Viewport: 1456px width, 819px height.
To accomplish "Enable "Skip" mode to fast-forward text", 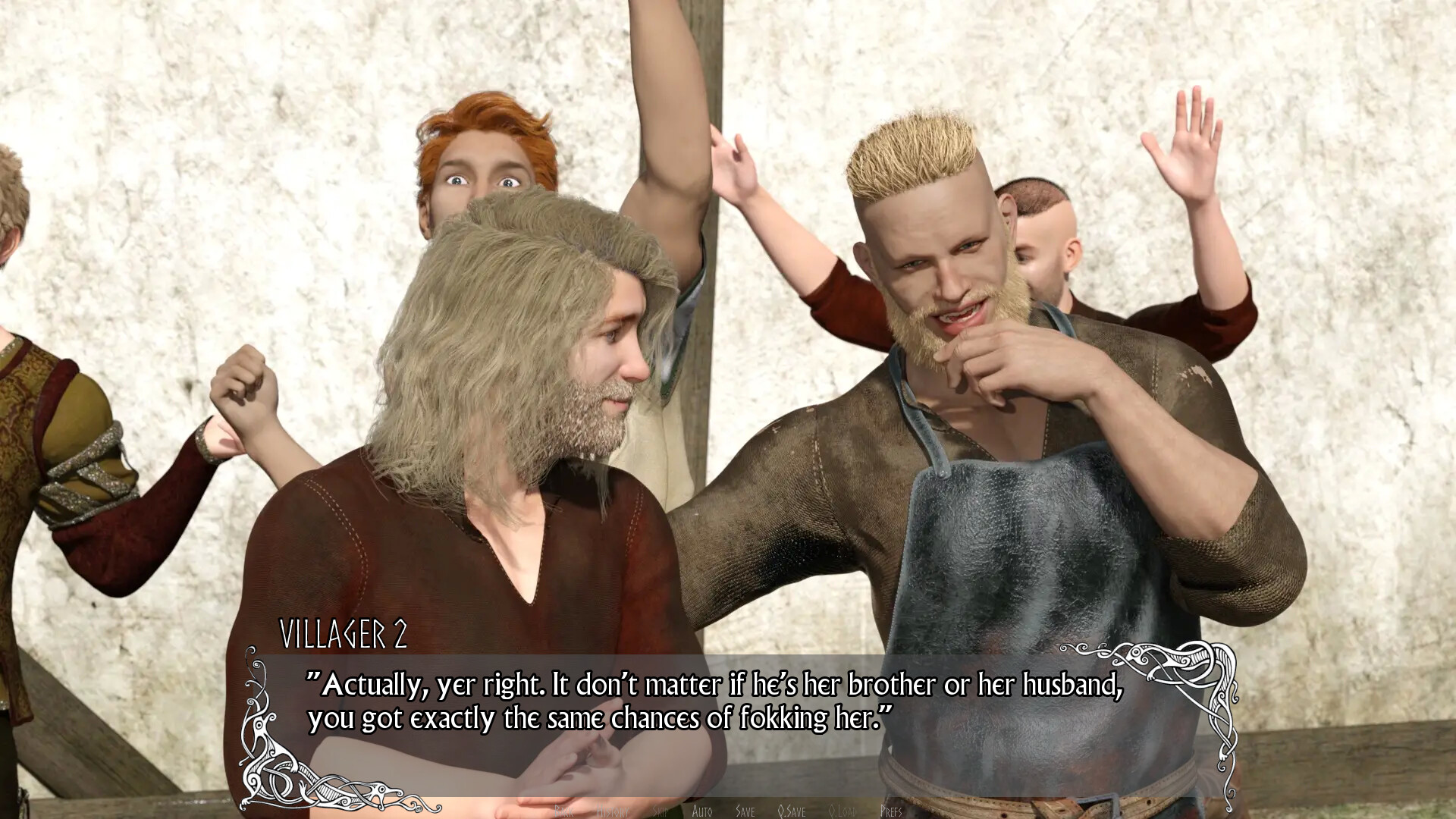I will (x=659, y=810).
